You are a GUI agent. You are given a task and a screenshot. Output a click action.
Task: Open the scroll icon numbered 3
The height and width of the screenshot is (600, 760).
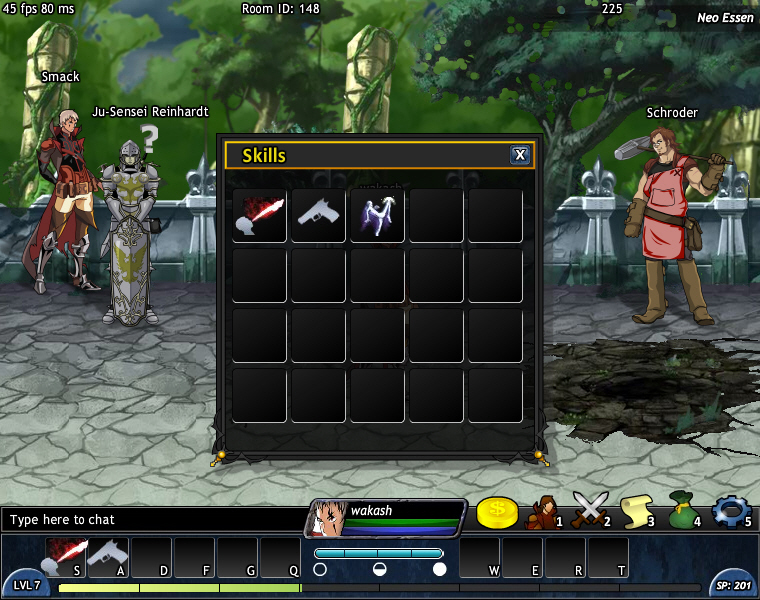(637, 512)
